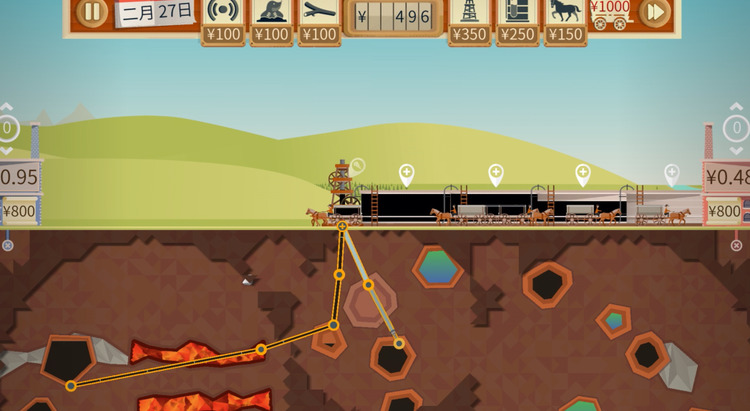Select the ¥1000 red wagon upgrade
Image resolution: width=750 pixels, height=411 pixels.
[x=609, y=13]
